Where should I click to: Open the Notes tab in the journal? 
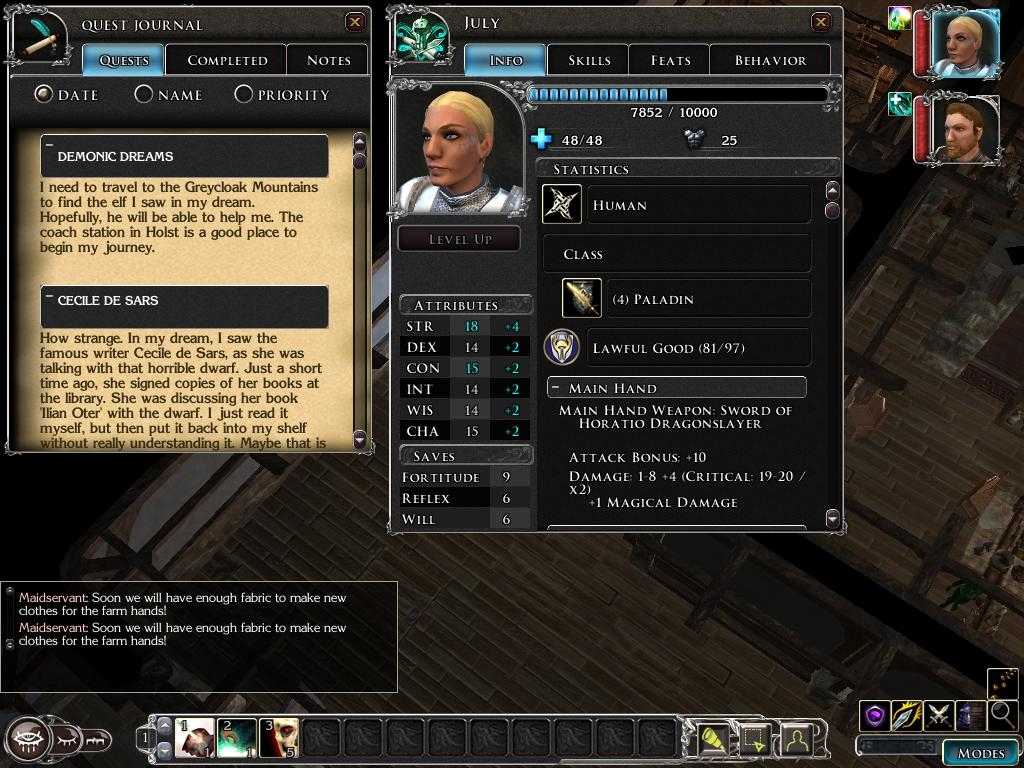328,60
